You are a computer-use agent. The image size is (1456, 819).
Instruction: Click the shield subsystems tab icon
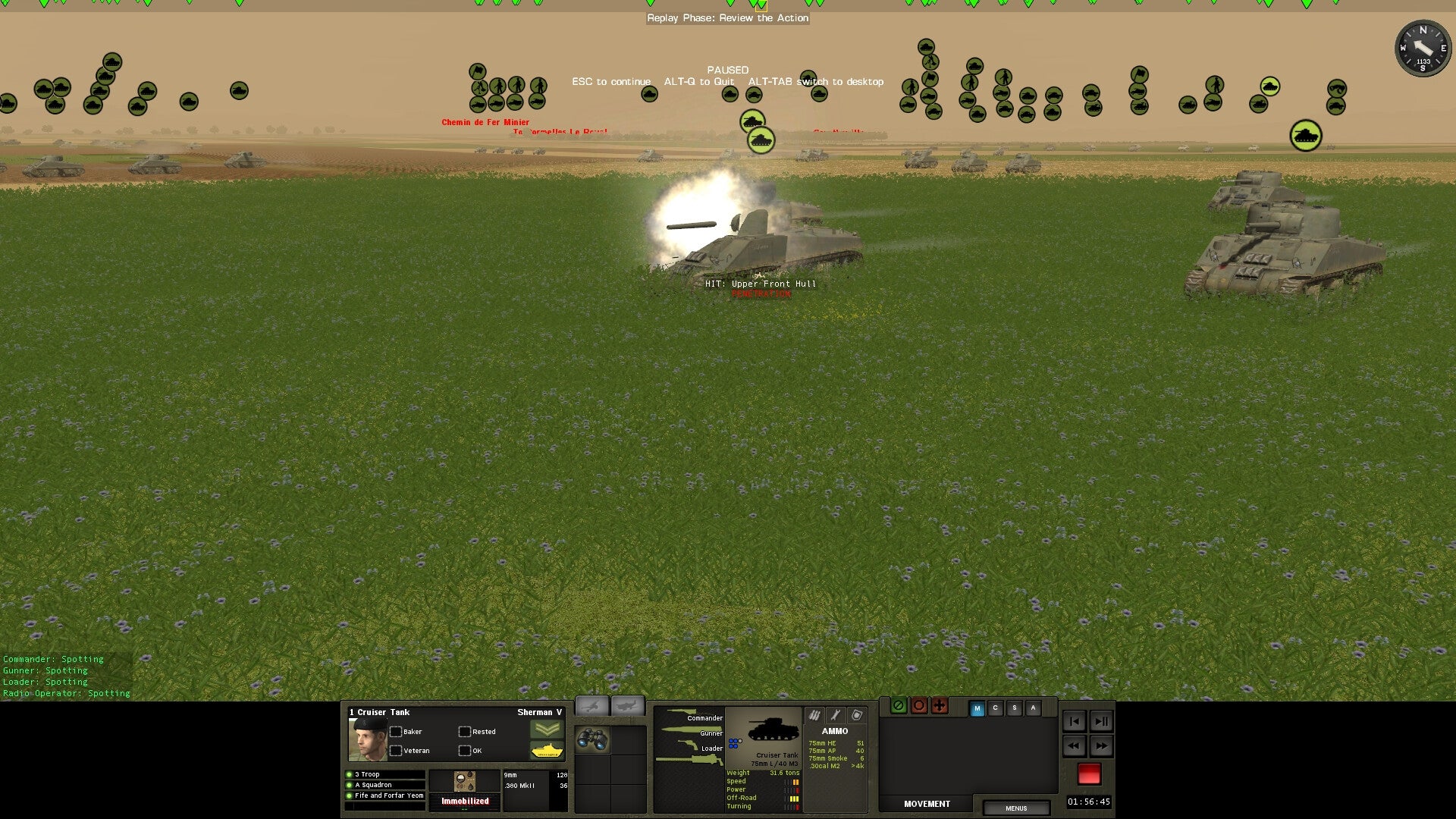(858, 715)
